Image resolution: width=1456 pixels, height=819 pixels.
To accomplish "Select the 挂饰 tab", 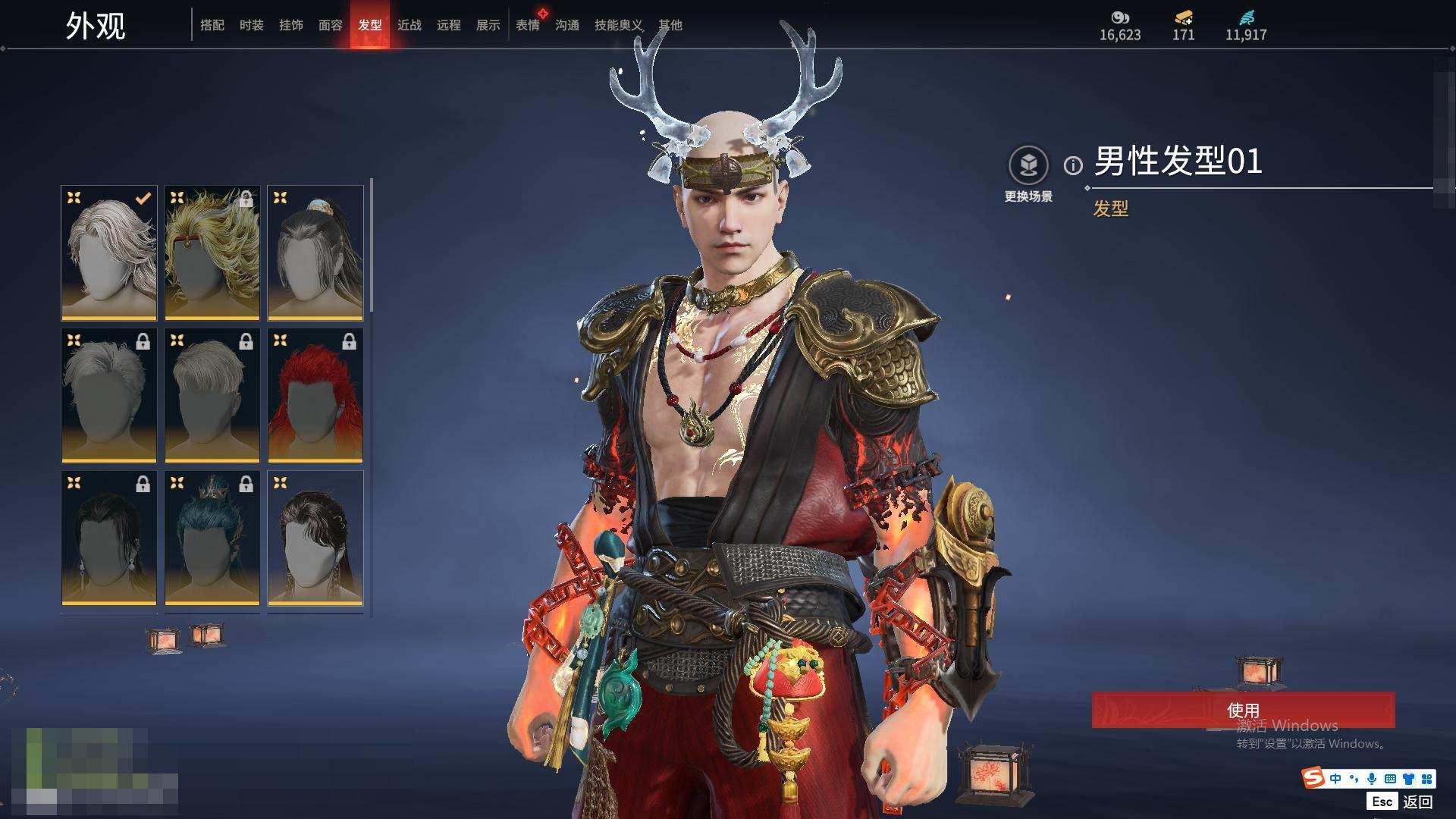I will 291,25.
